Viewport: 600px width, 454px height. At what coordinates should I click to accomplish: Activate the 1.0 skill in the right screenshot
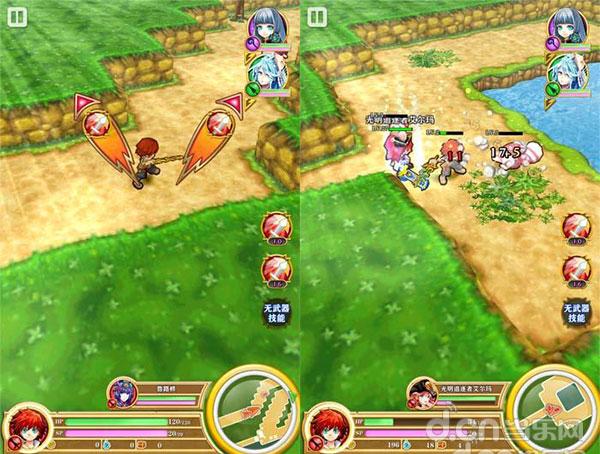click(x=577, y=227)
